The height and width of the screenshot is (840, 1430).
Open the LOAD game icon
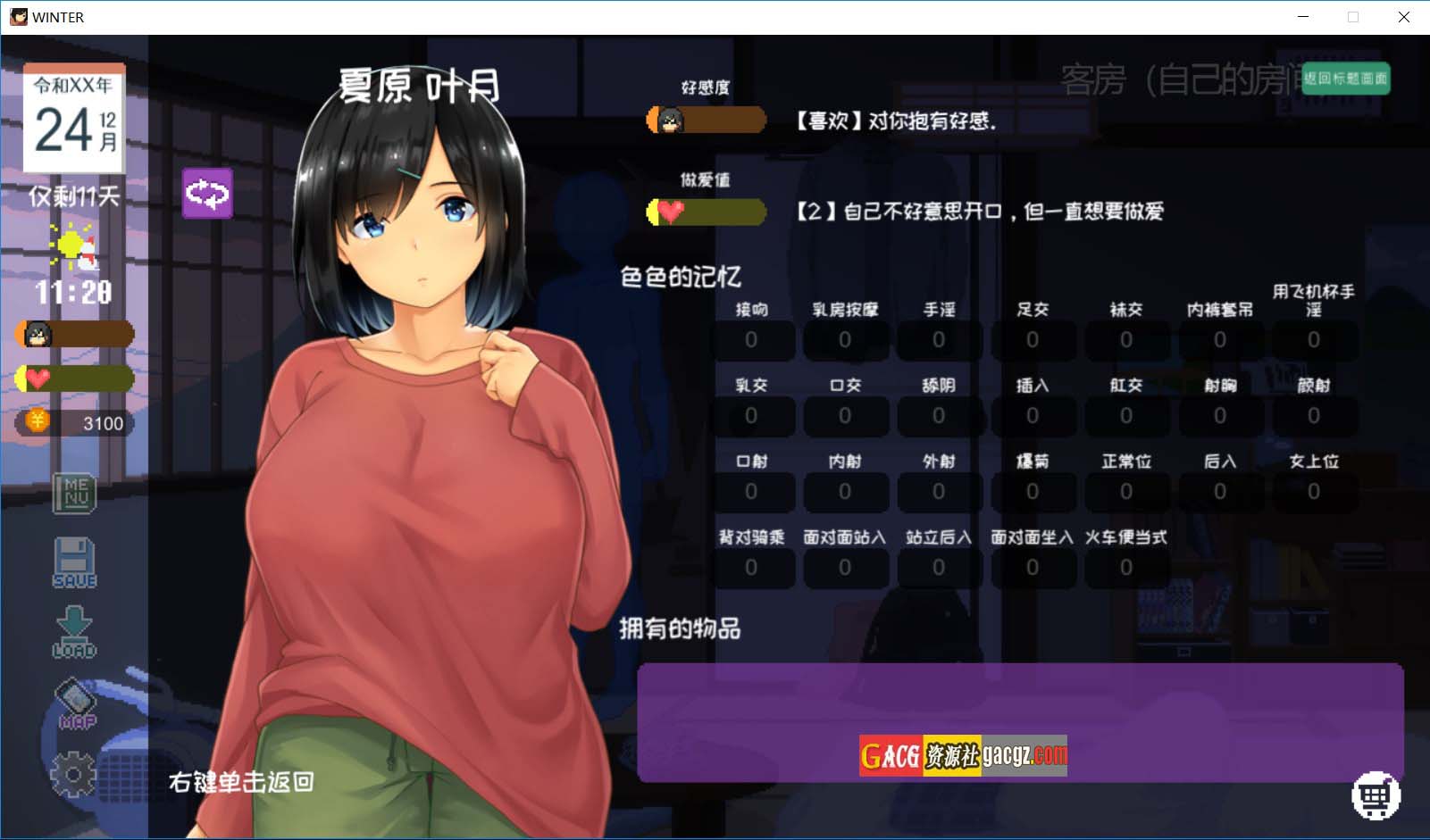(75, 632)
